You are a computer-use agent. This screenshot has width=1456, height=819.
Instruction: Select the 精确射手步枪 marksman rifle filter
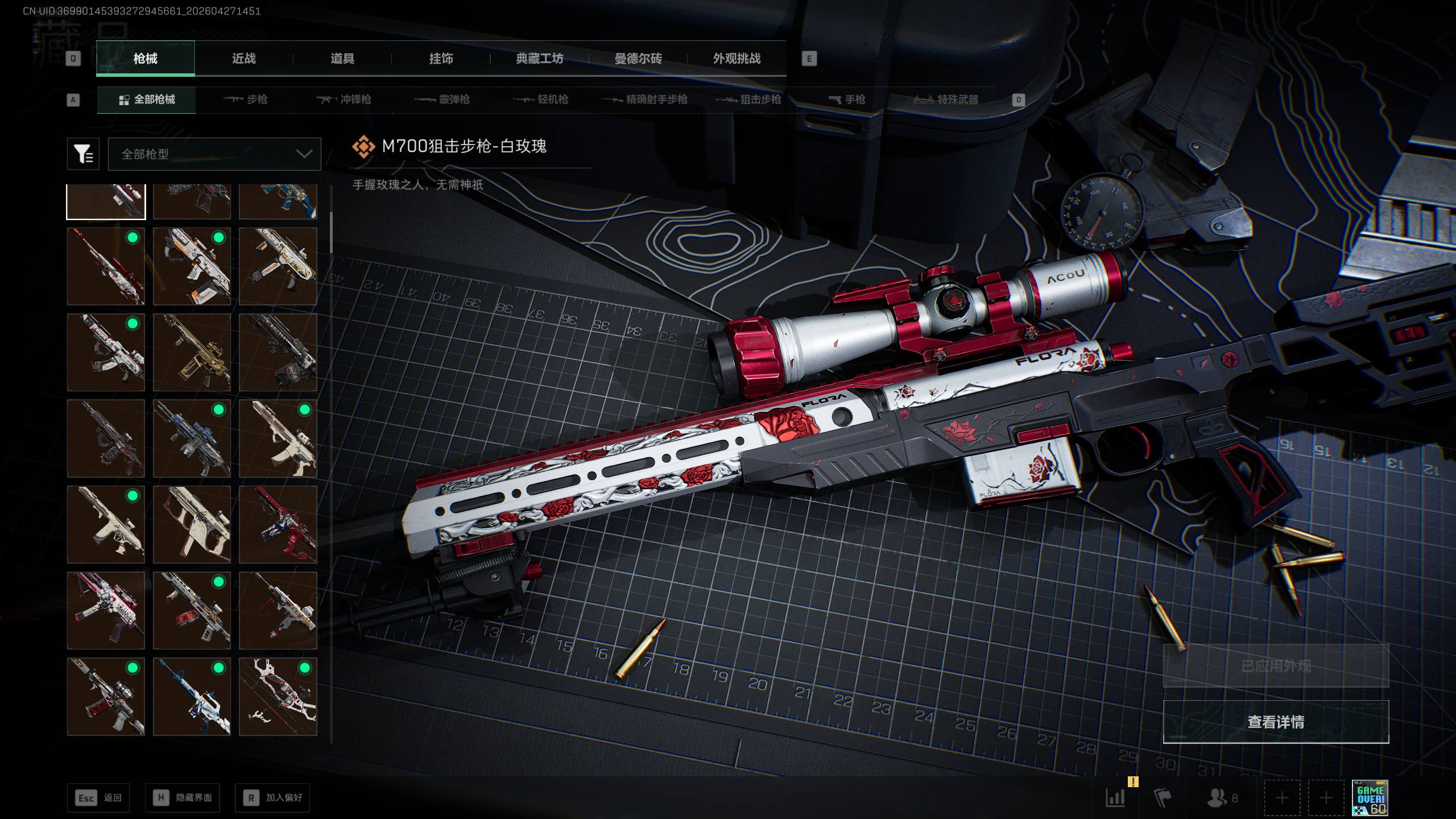(644, 100)
